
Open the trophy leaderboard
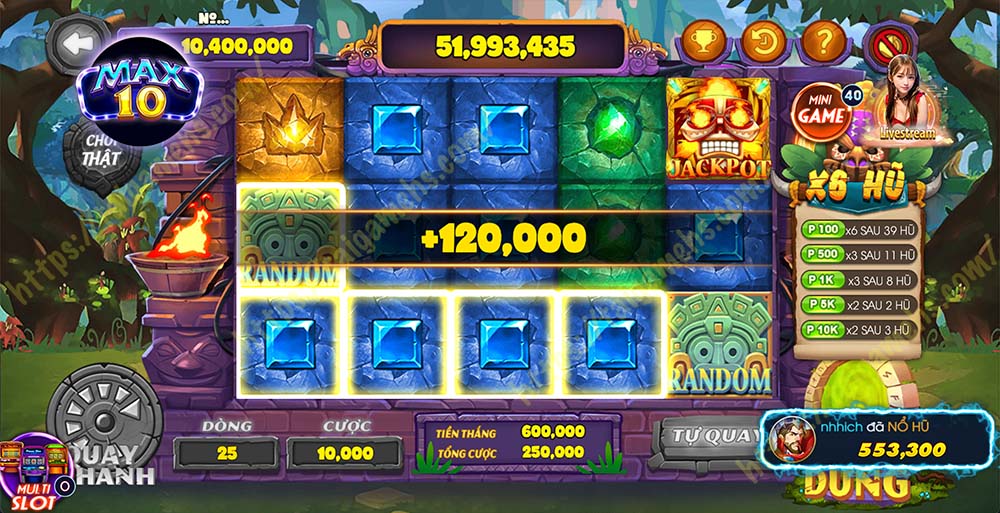pyautogui.click(x=703, y=43)
